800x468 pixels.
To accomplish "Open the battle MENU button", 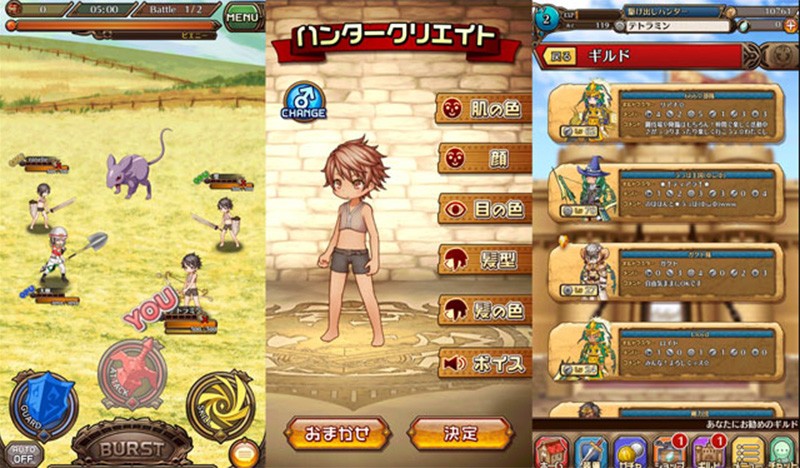I will click(x=242, y=16).
